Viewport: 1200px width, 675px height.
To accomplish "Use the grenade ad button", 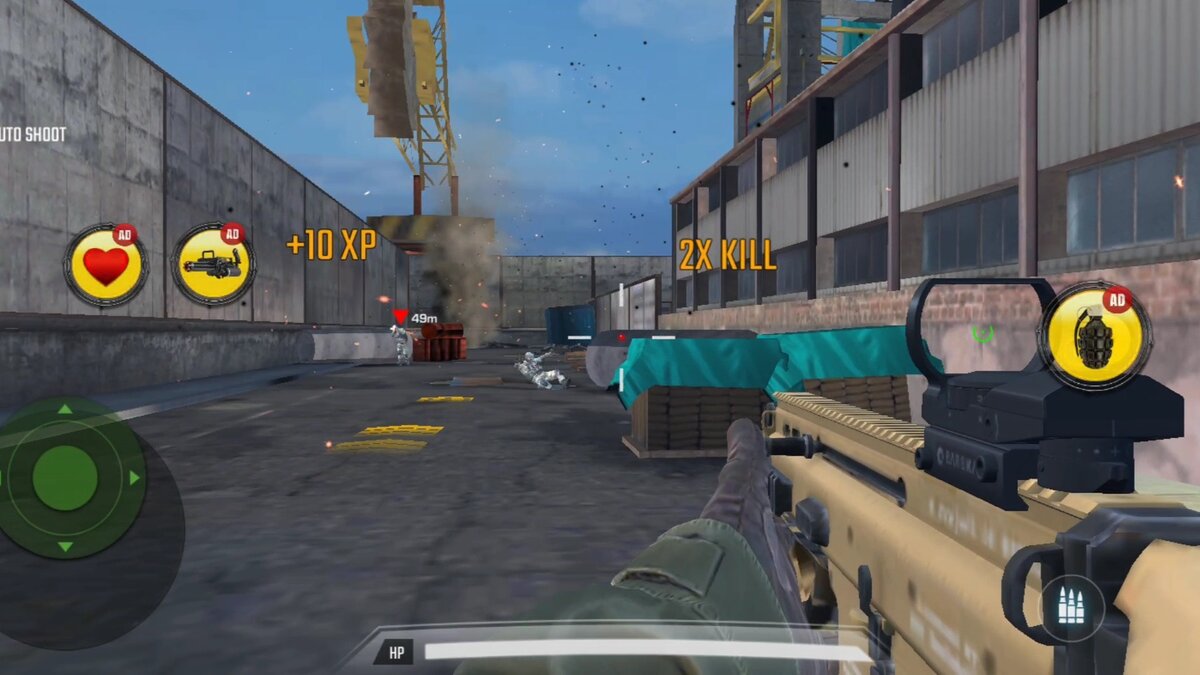I will pyautogui.click(x=1094, y=337).
